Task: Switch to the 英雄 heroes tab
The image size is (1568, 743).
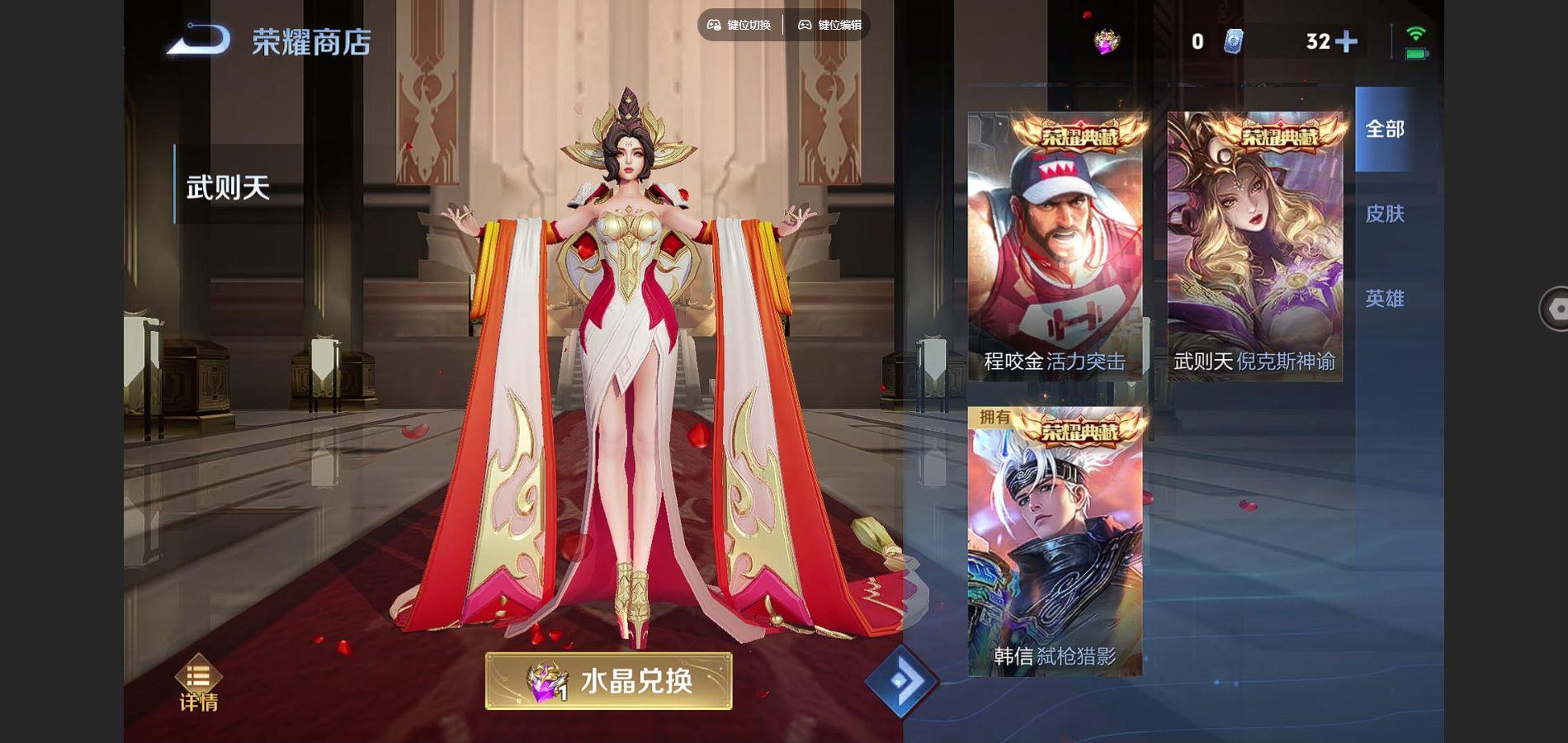Action: coord(1388,299)
